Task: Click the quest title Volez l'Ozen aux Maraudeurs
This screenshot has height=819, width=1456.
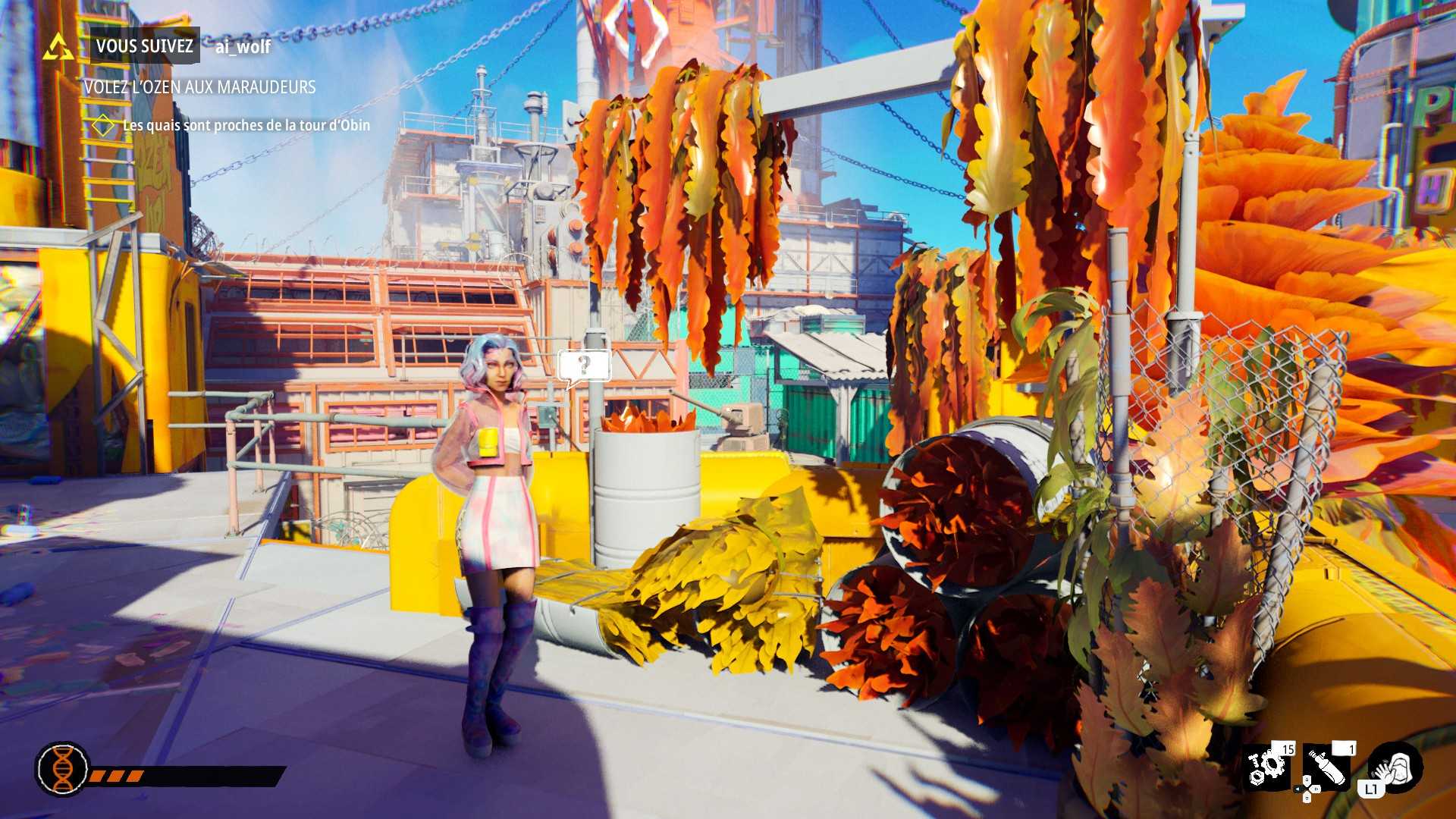Action: tap(199, 87)
